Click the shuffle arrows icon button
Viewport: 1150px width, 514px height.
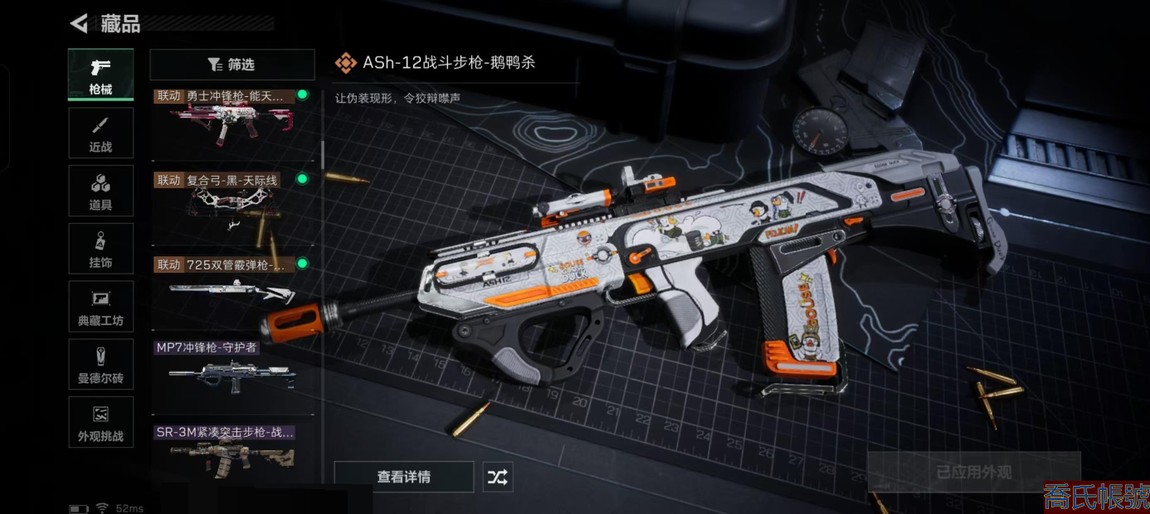[497, 477]
